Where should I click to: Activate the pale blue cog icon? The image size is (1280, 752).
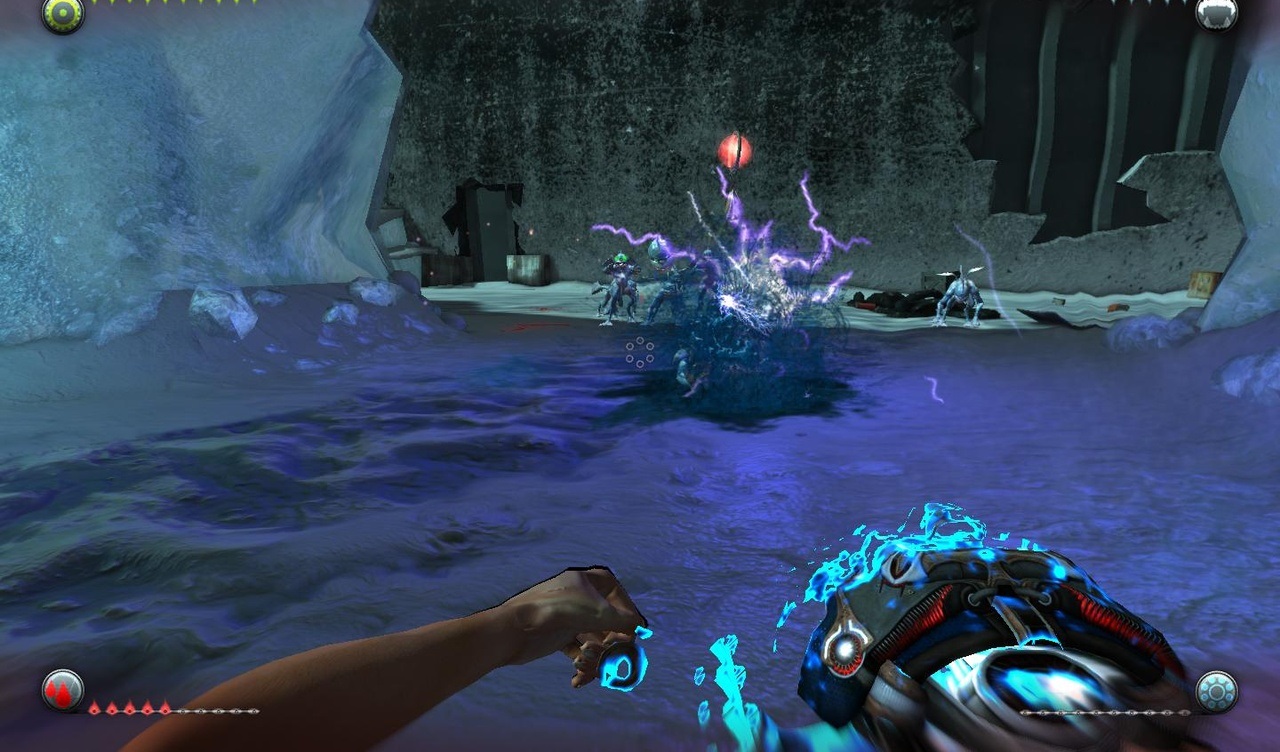1216,691
